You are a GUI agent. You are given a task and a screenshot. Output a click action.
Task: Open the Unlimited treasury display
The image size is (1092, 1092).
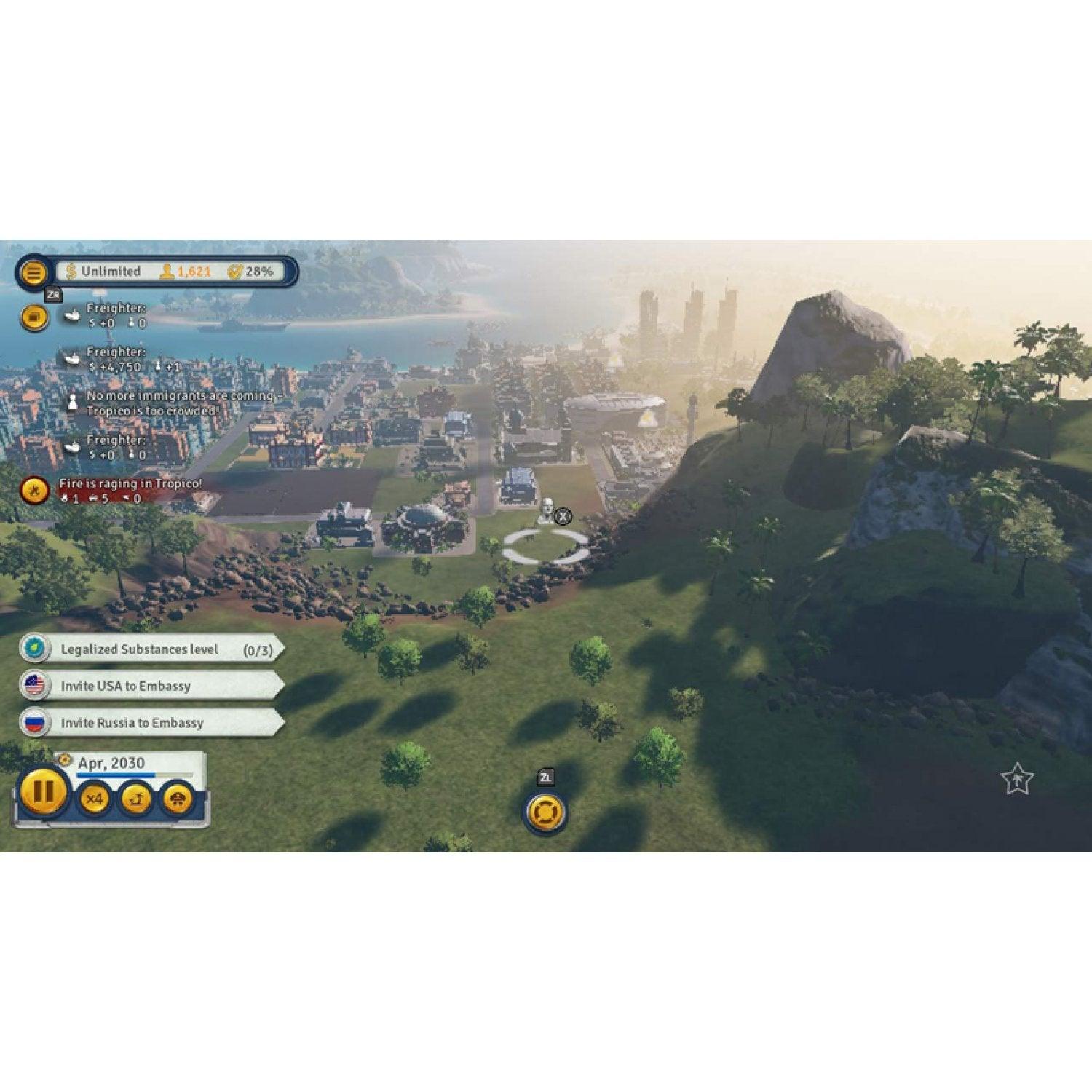(104, 272)
